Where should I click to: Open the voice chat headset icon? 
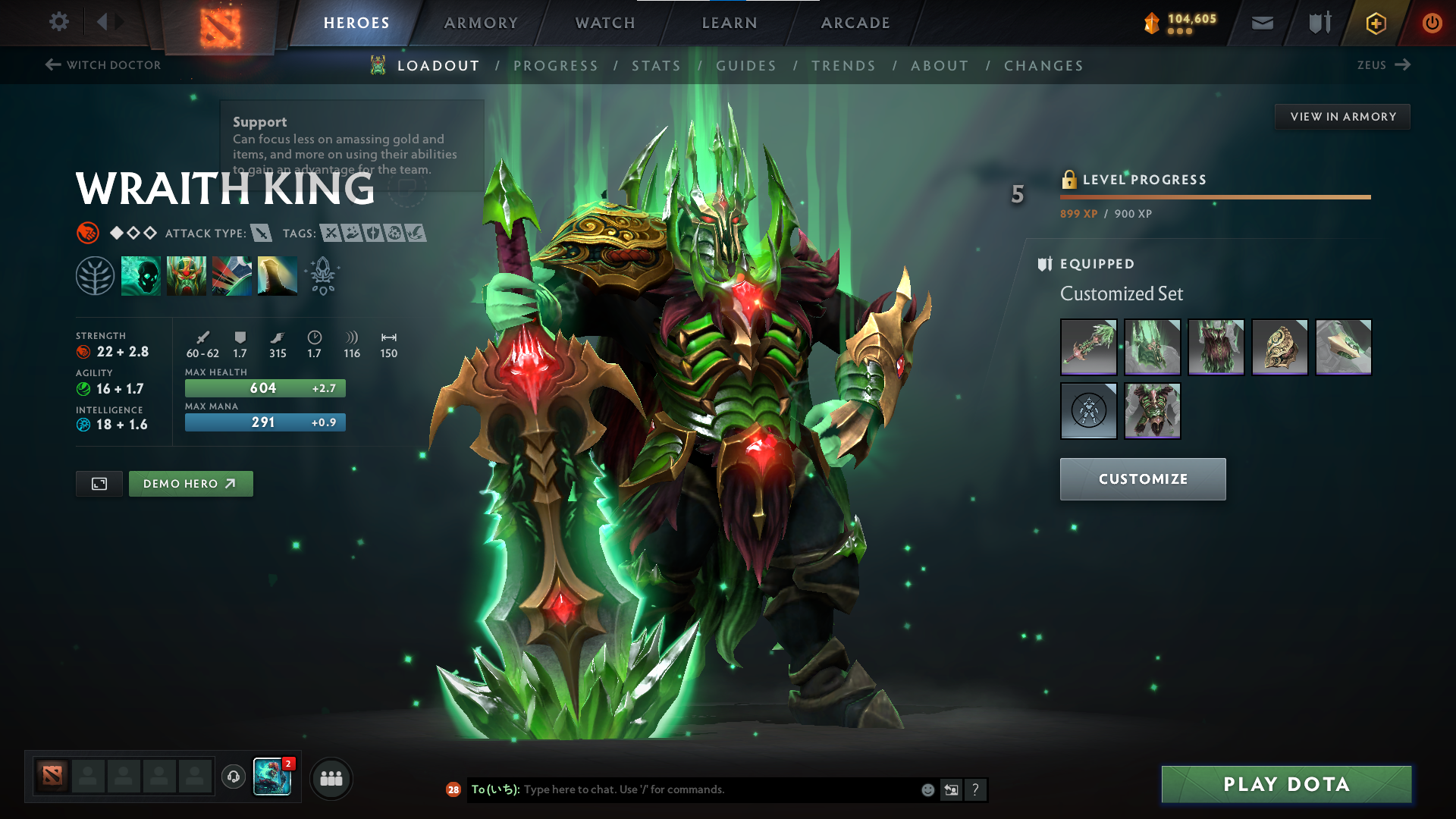pyautogui.click(x=233, y=777)
